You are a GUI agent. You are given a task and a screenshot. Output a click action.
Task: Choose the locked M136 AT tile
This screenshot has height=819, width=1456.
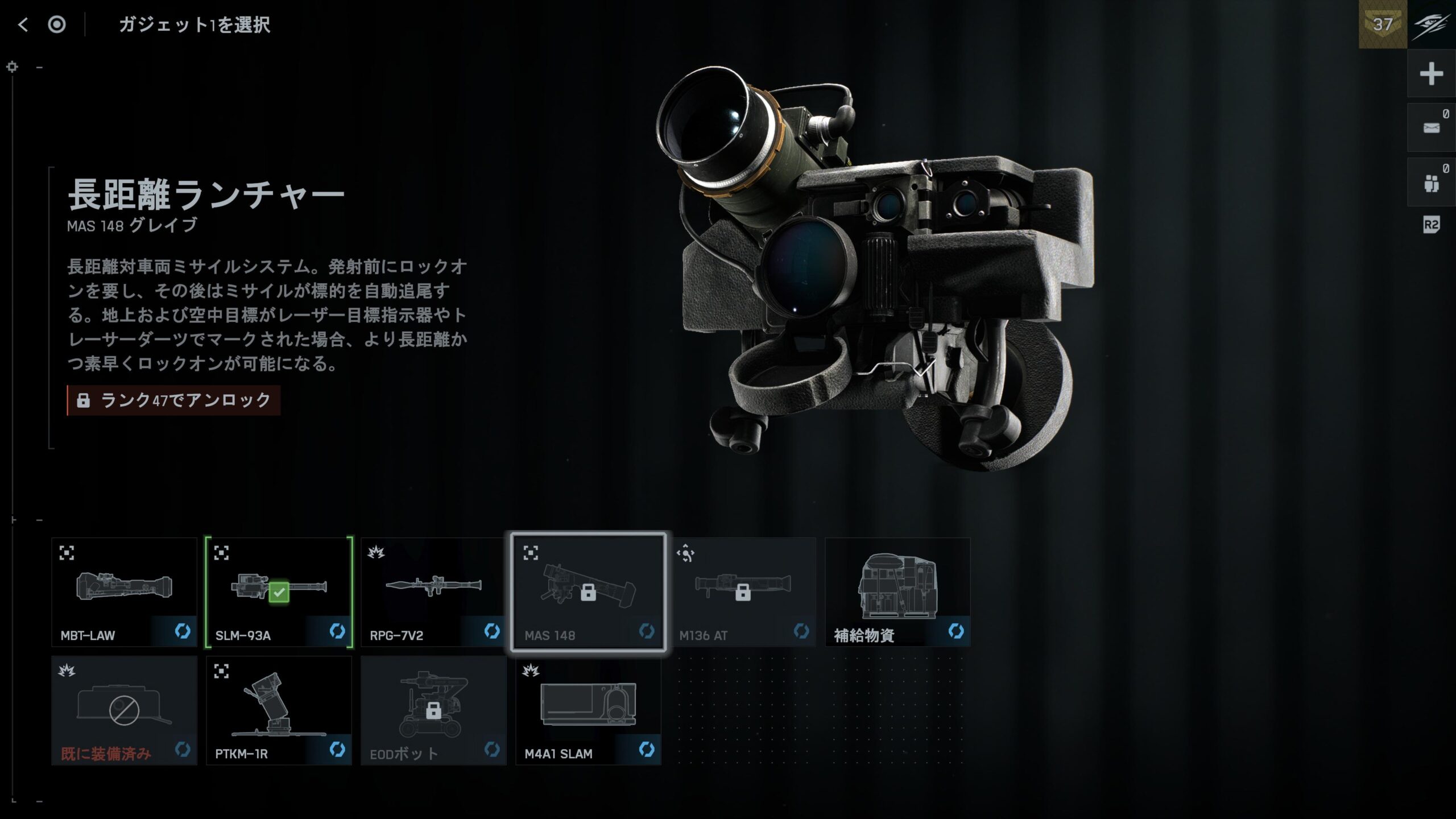[x=743, y=592]
